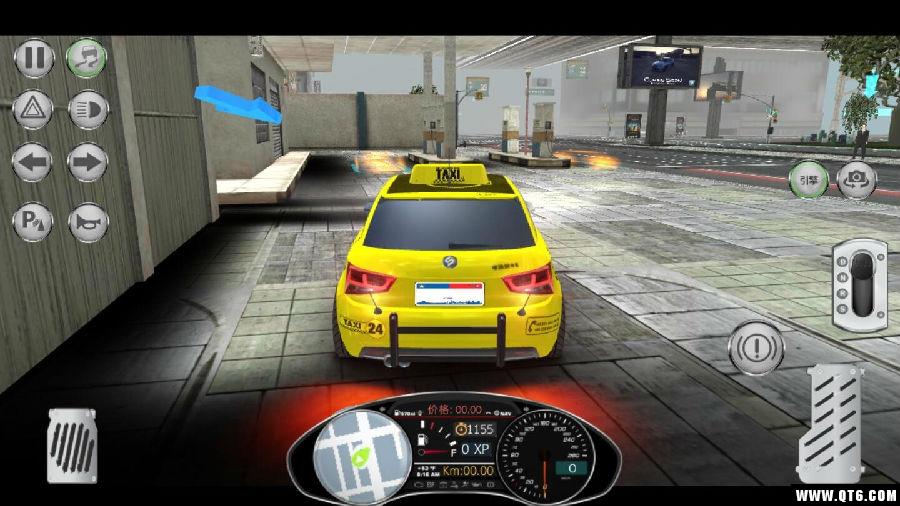The height and width of the screenshot is (506, 900).
Task: Toggle the green engine start button
Action: click(x=806, y=180)
